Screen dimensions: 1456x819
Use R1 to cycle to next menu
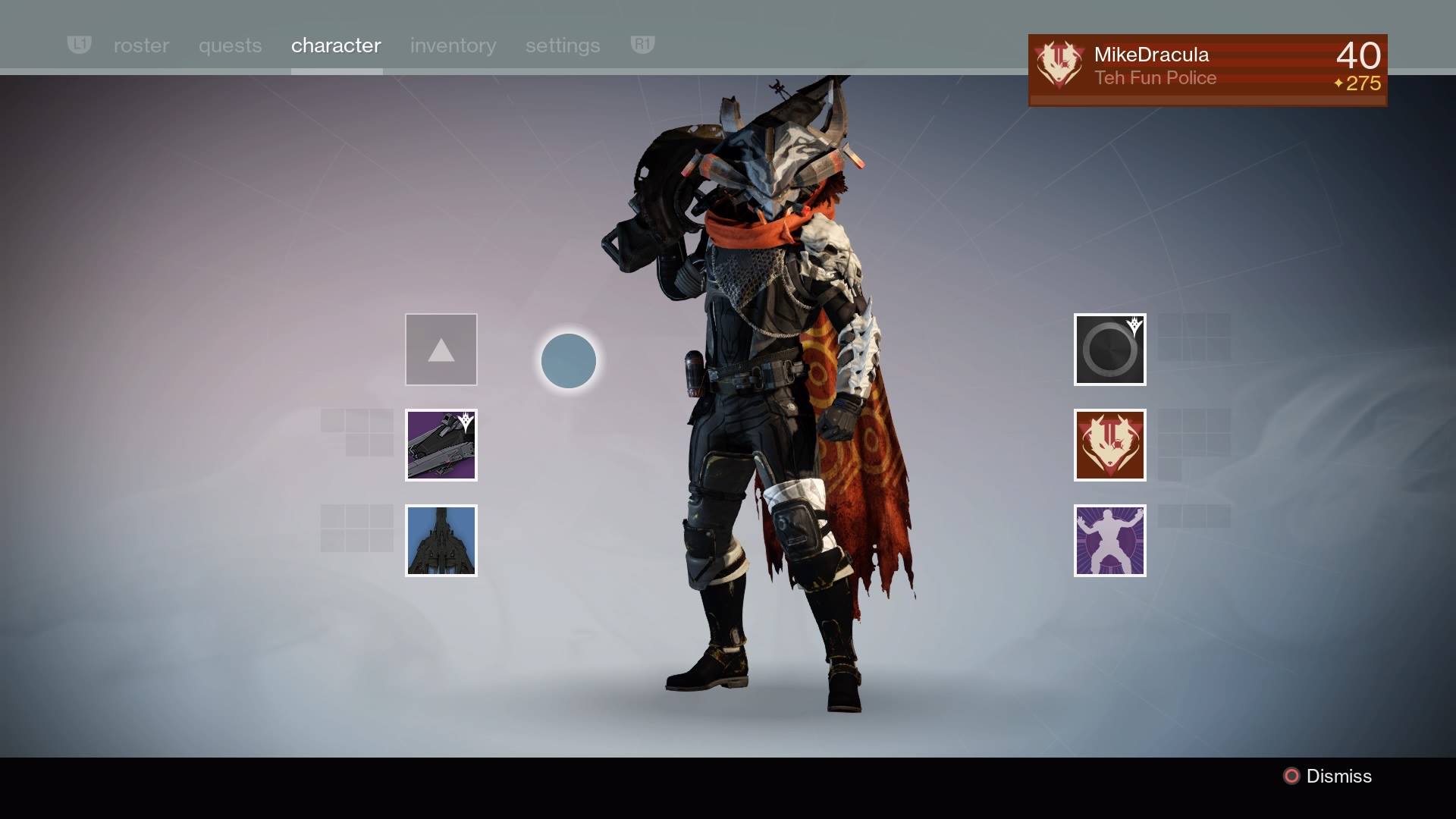(x=642, y=45)
